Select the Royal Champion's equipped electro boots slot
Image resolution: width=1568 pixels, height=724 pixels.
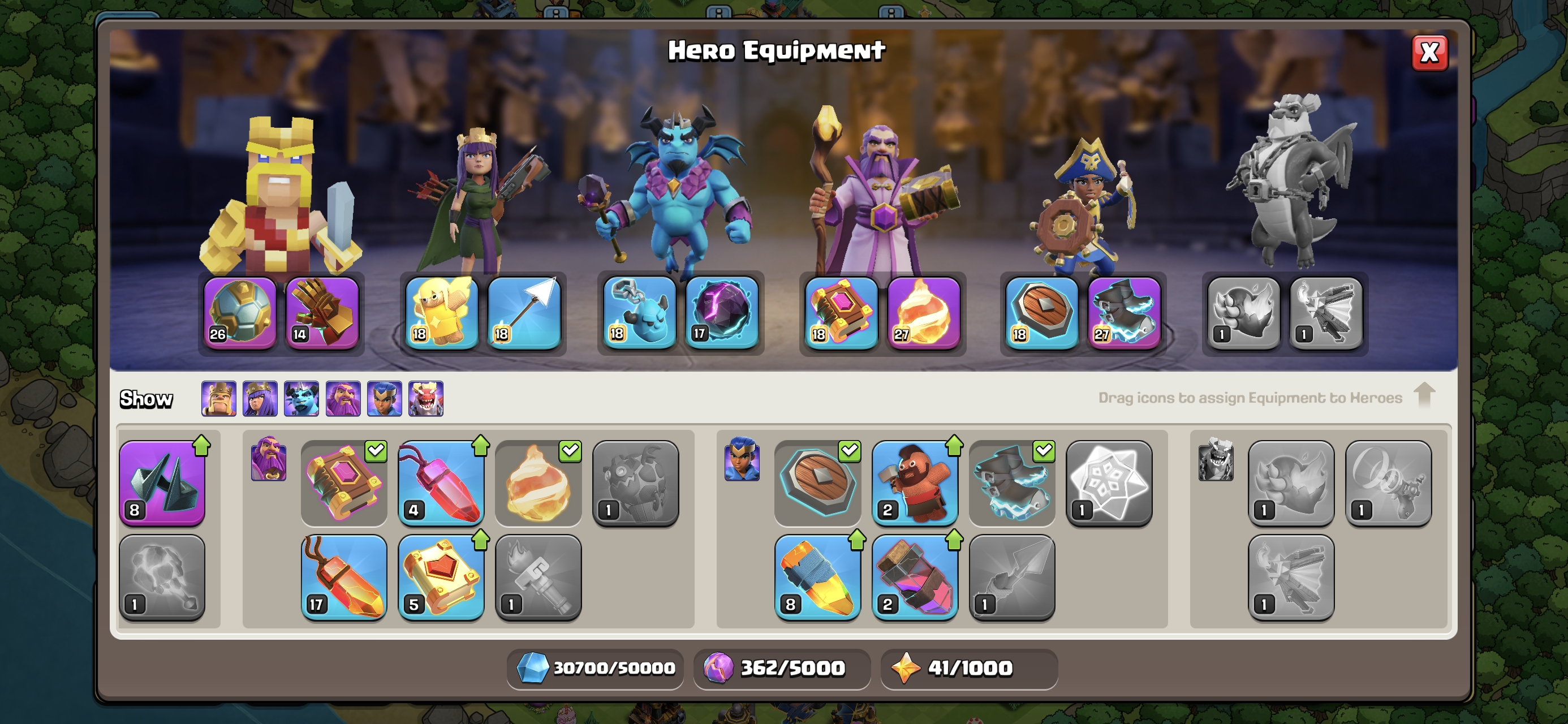tap(1123, 313)
